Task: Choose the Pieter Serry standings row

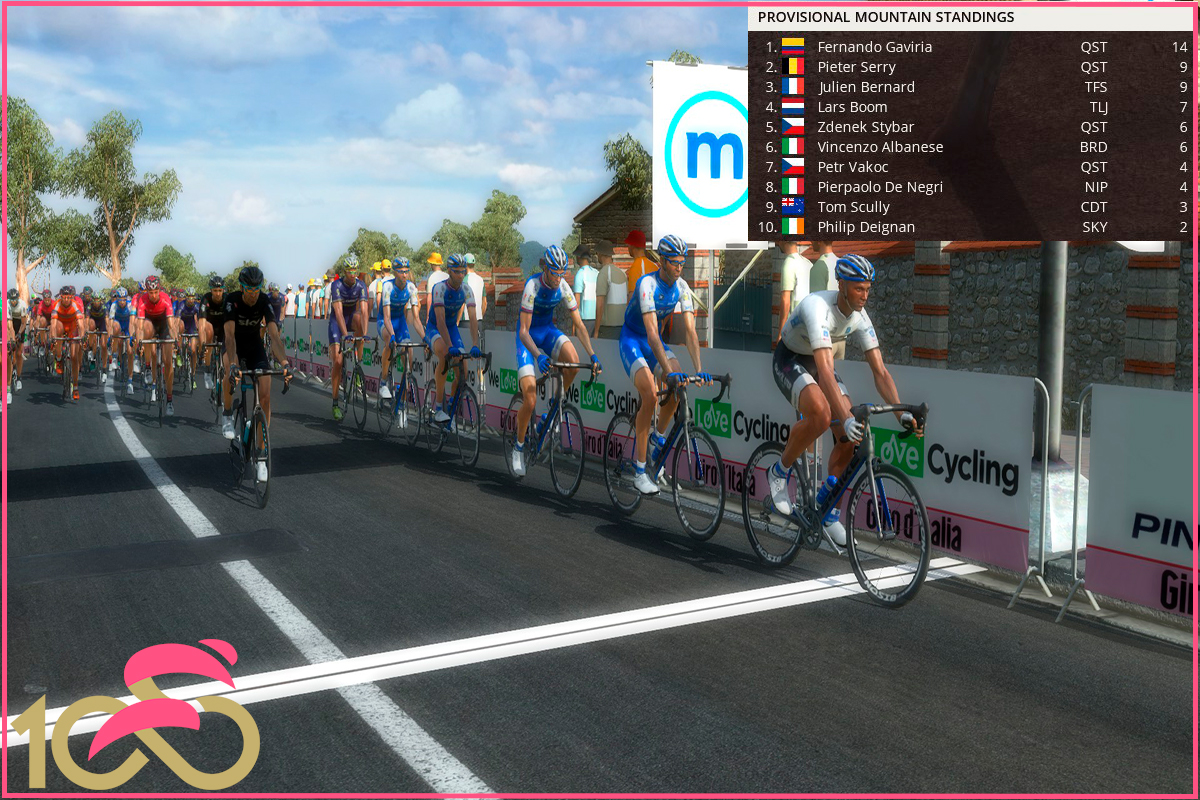Action: tap(856, 67)
